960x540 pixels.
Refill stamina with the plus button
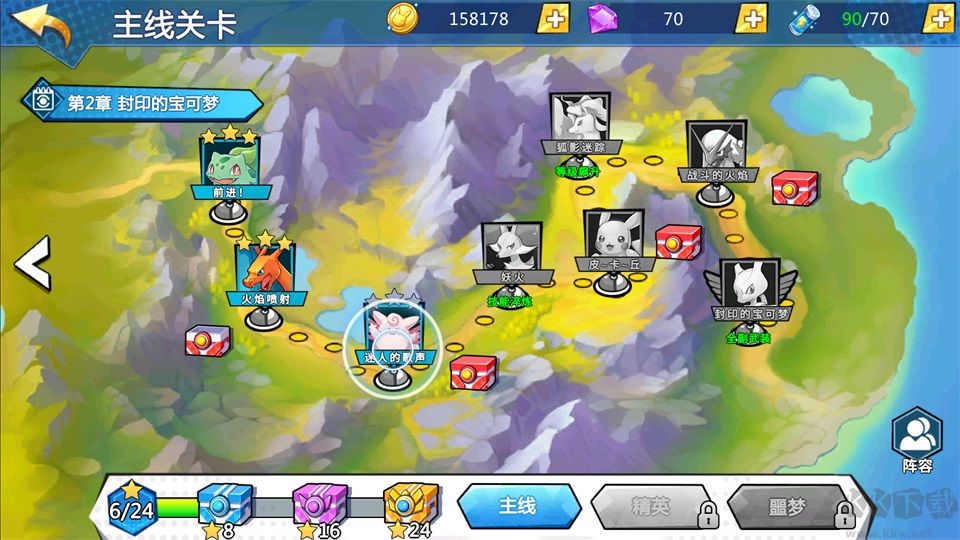tap(937, 19)
